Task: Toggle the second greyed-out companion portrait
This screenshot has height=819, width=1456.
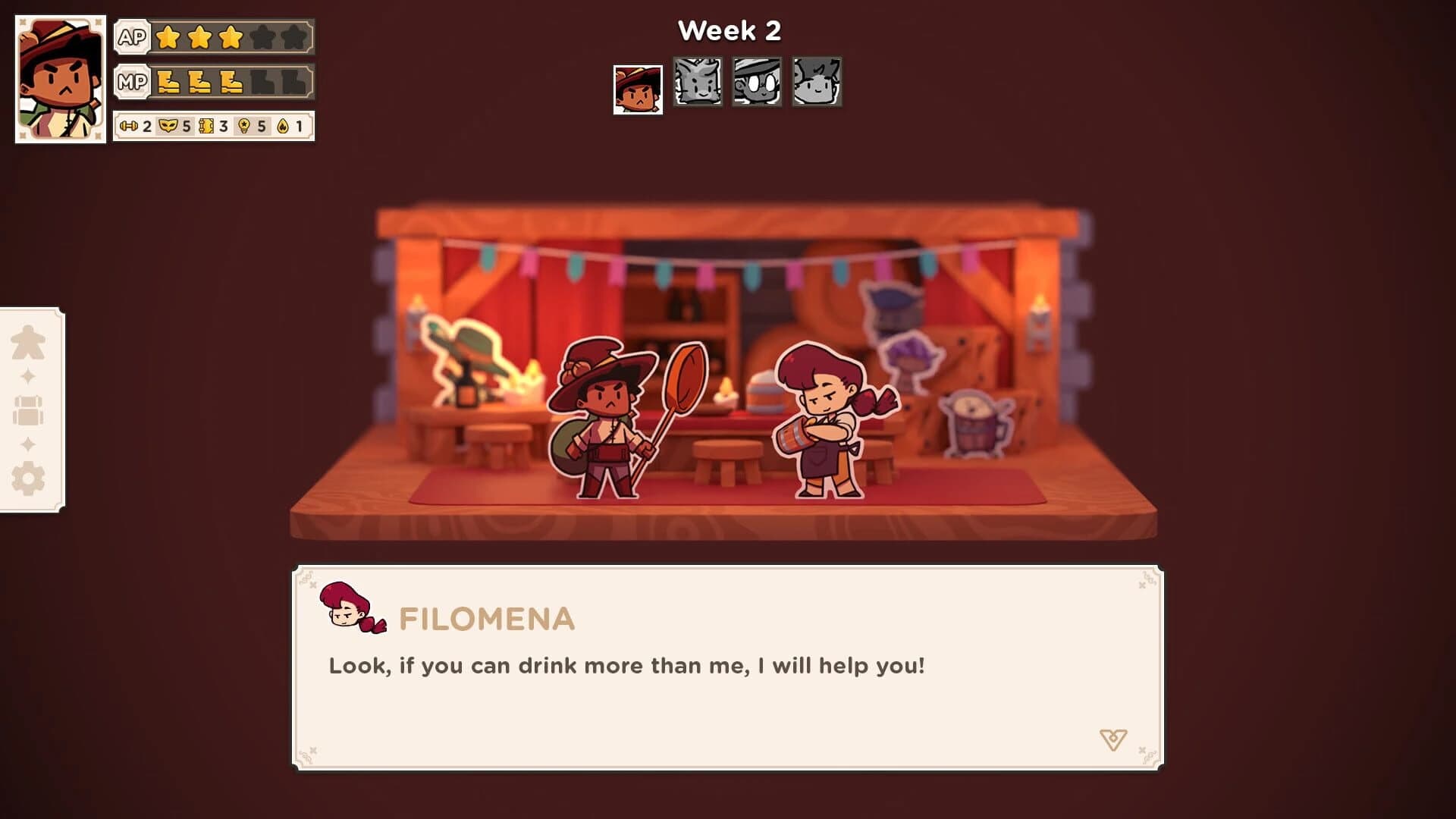Action: pyautogui.click(x=756, y=83)
